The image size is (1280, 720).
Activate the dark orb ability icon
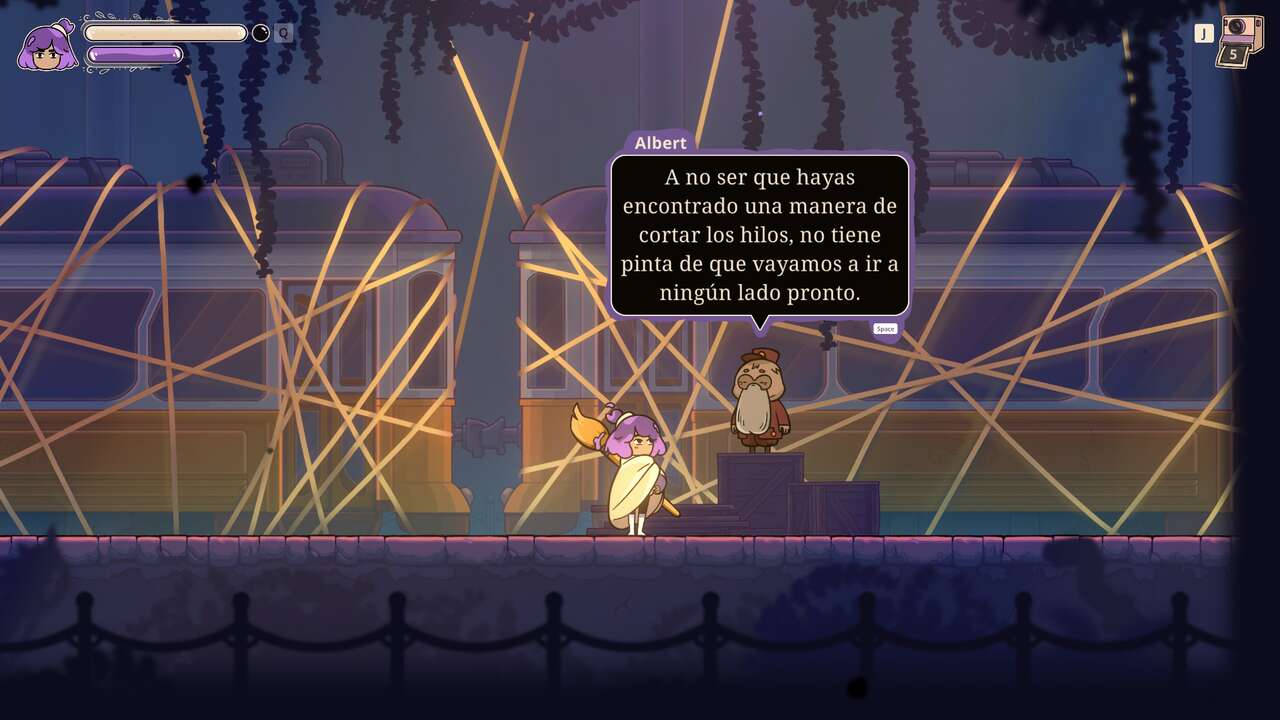pyautogui.click(x=260, y=33)
